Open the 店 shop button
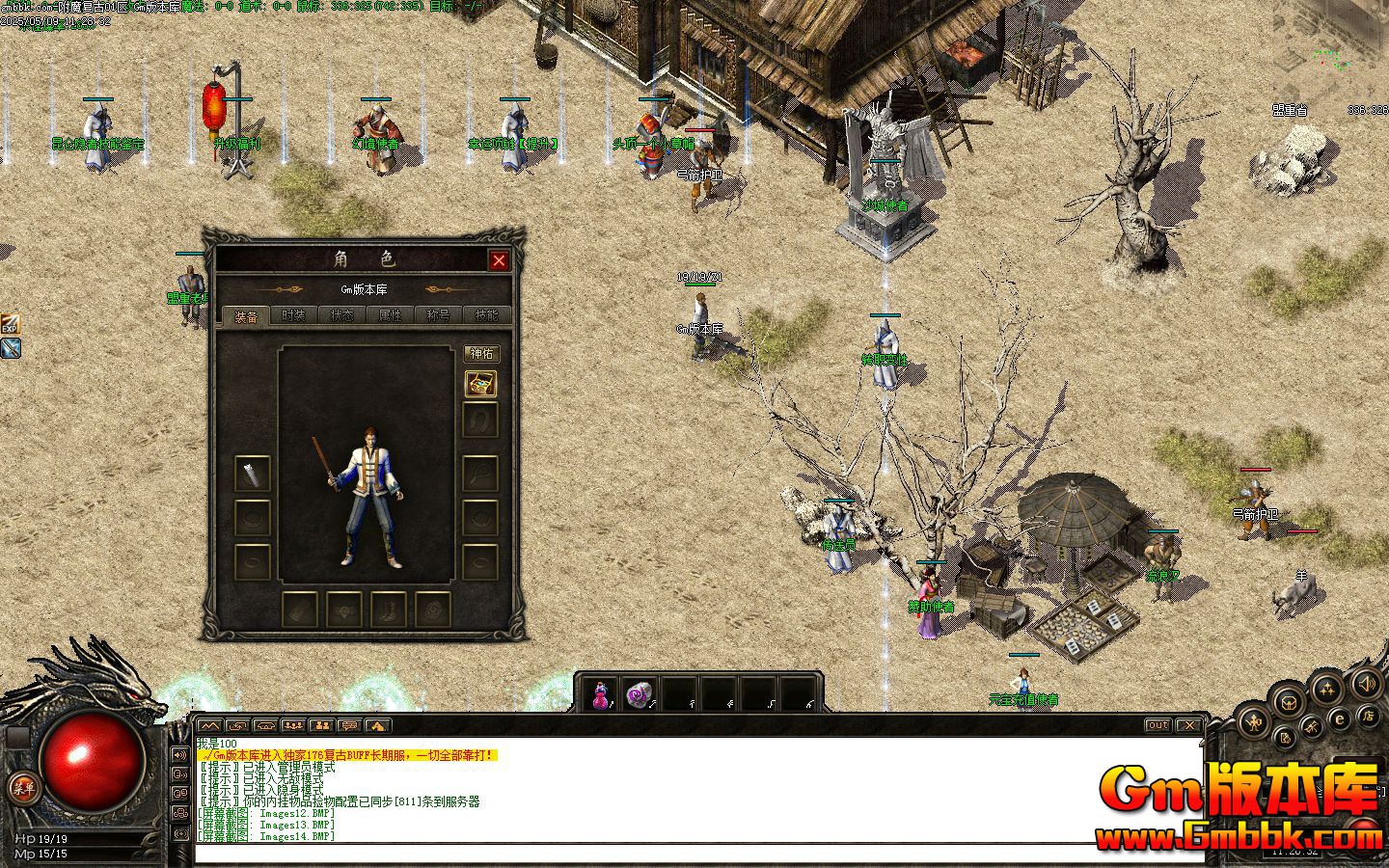The image size is (1389, 868). [x=1368, y=715]
